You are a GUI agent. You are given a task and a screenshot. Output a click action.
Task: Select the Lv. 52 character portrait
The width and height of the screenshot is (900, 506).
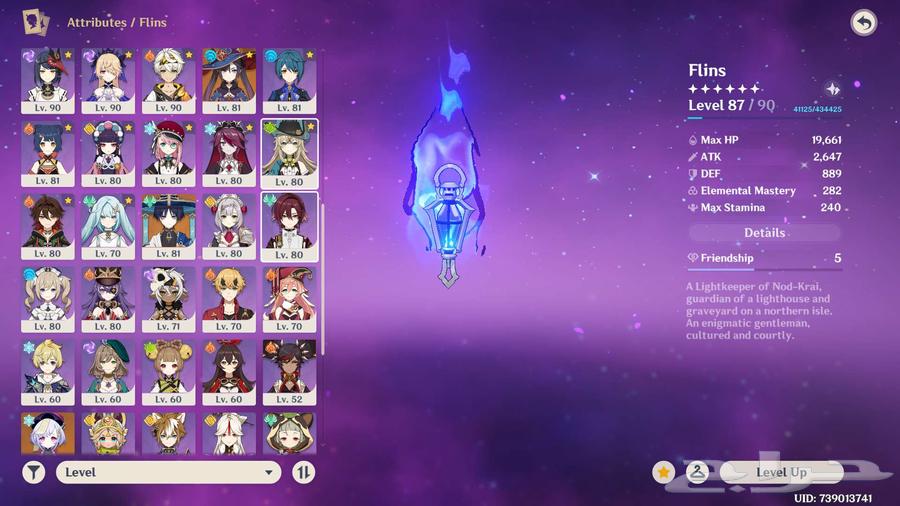(289, 370)
